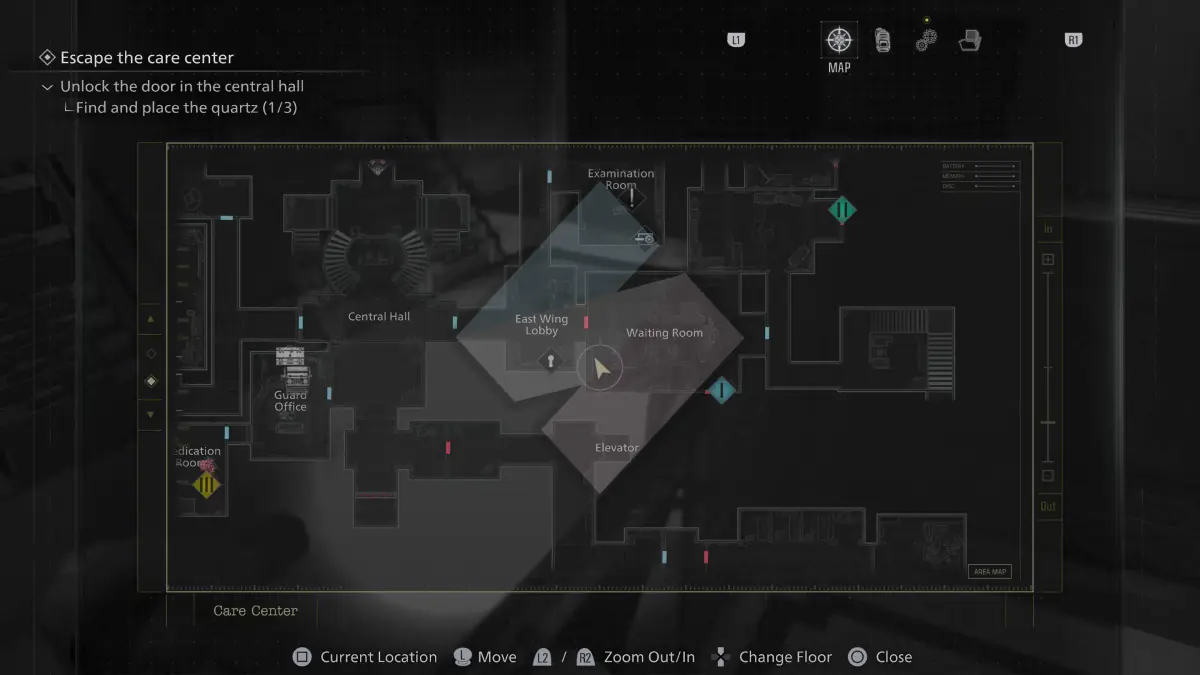Screen dimensions: 1200x675
Task: Go up a floor with the up arrow
Action: point(151,320)
